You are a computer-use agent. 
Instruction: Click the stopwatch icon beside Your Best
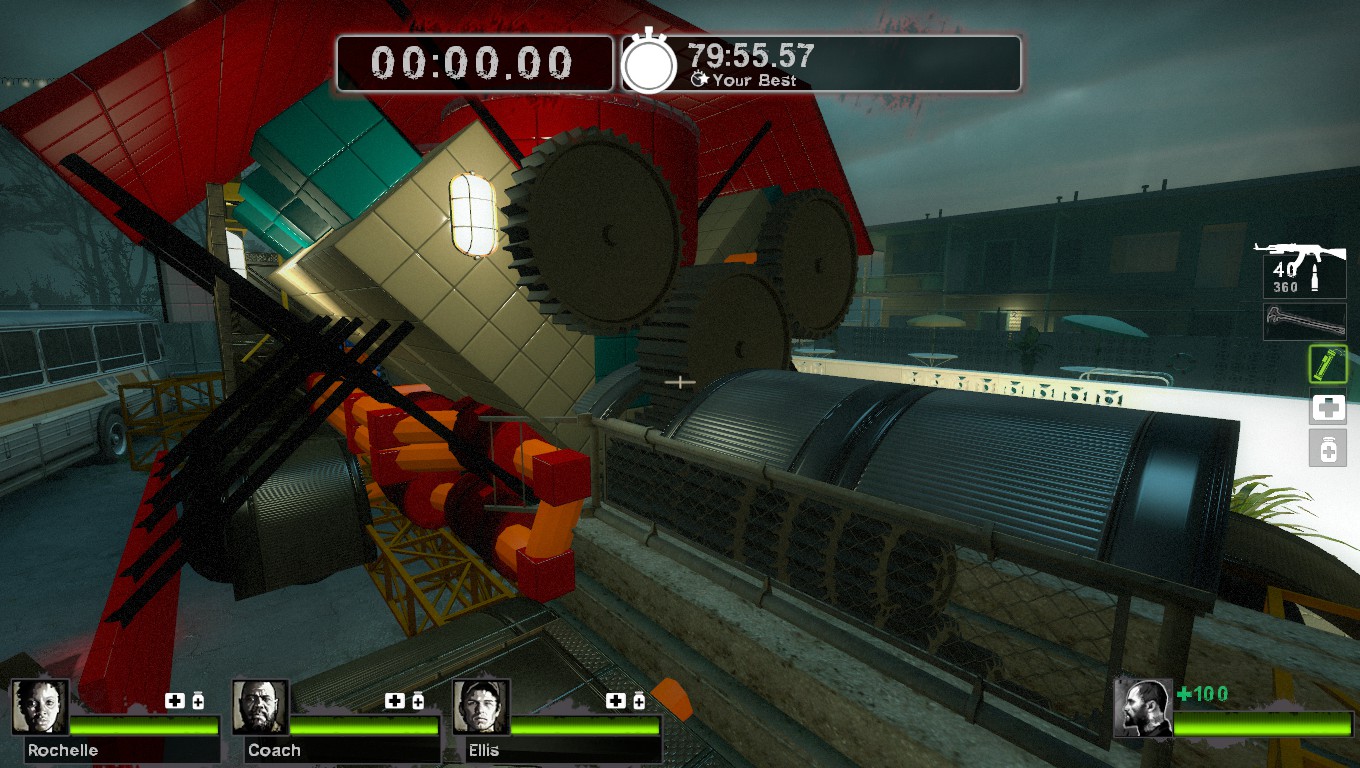coord(650,63)
